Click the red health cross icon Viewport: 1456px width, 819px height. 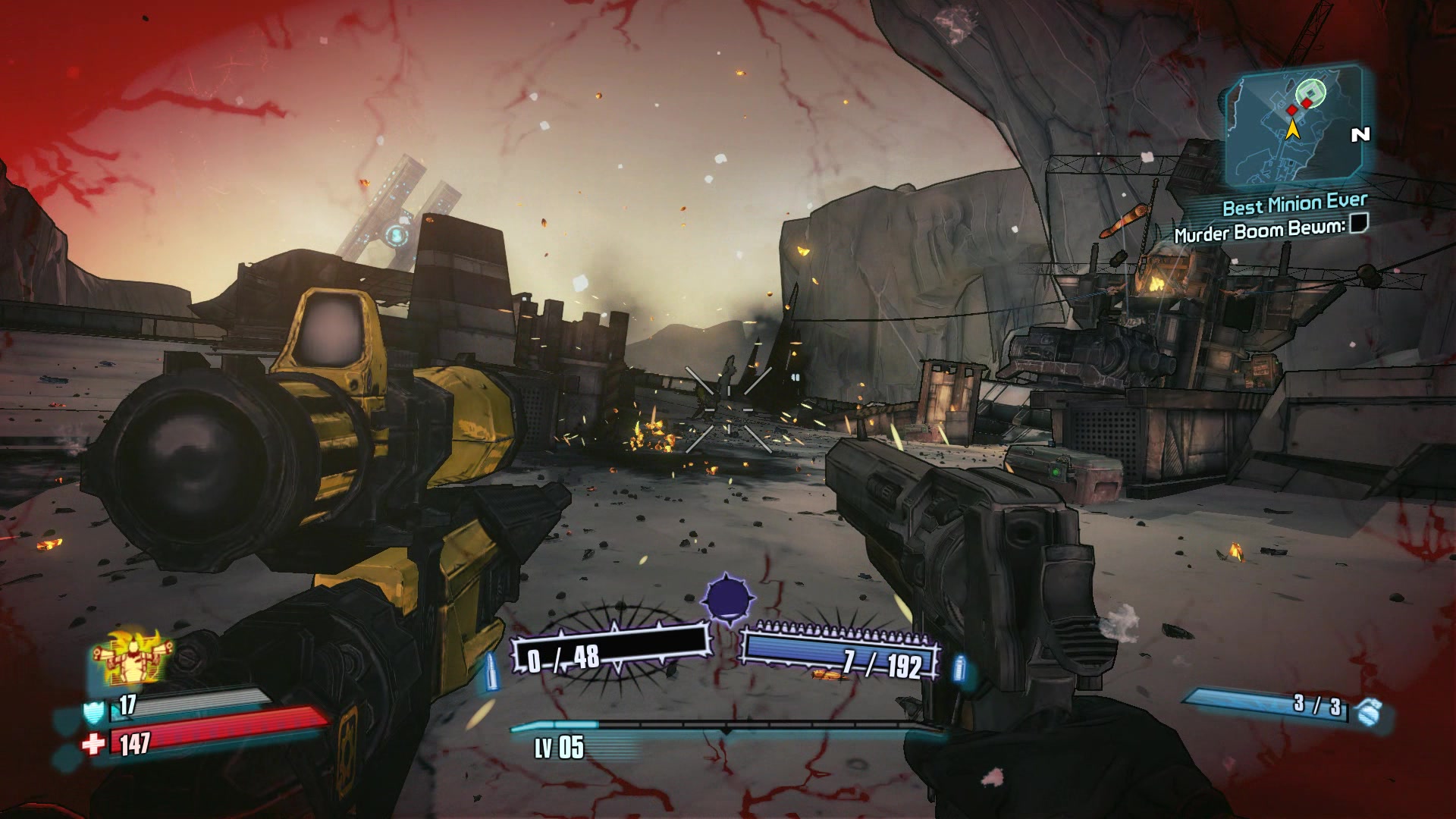point(94,745)
